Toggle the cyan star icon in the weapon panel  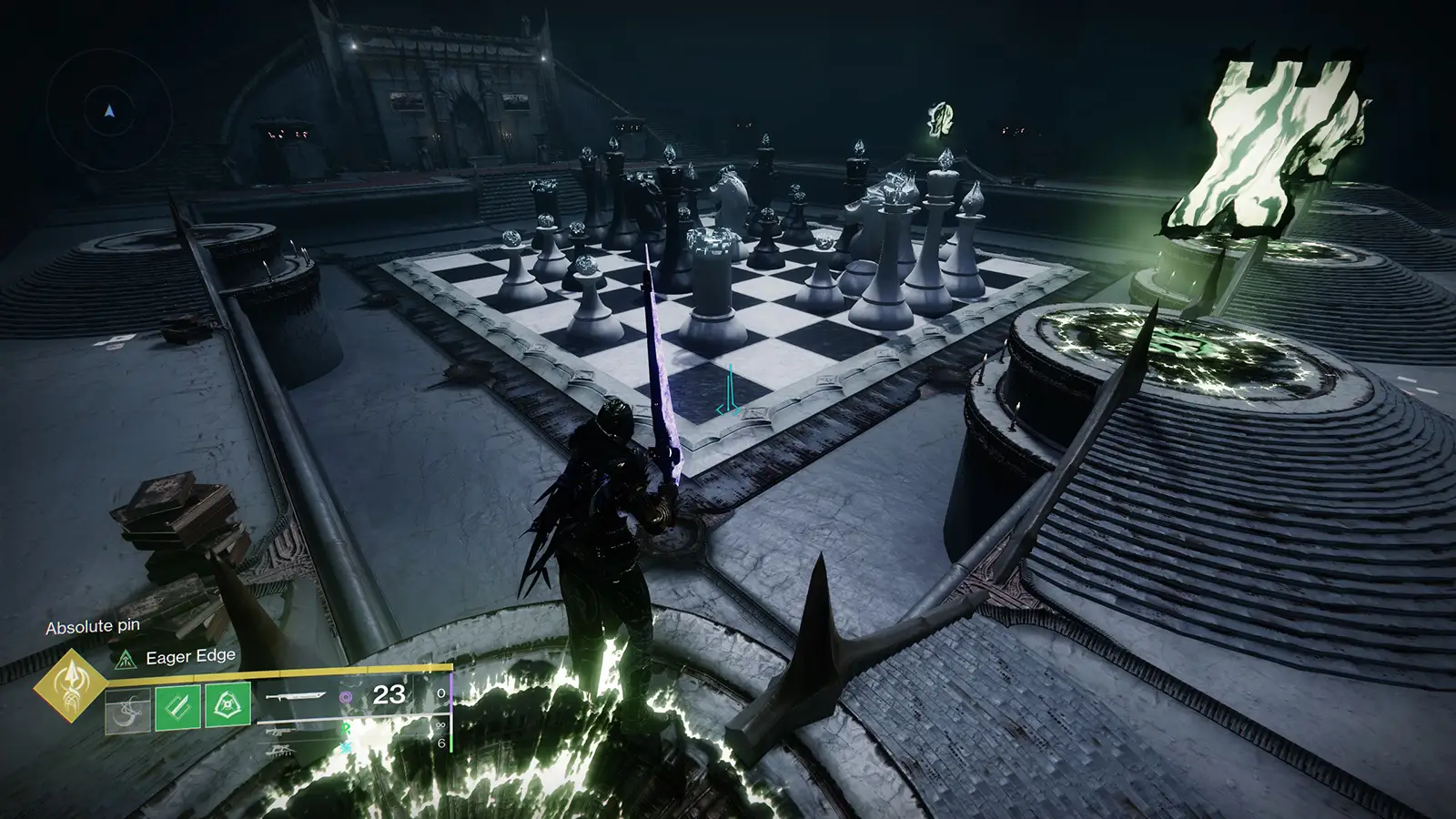click(345, 747)
